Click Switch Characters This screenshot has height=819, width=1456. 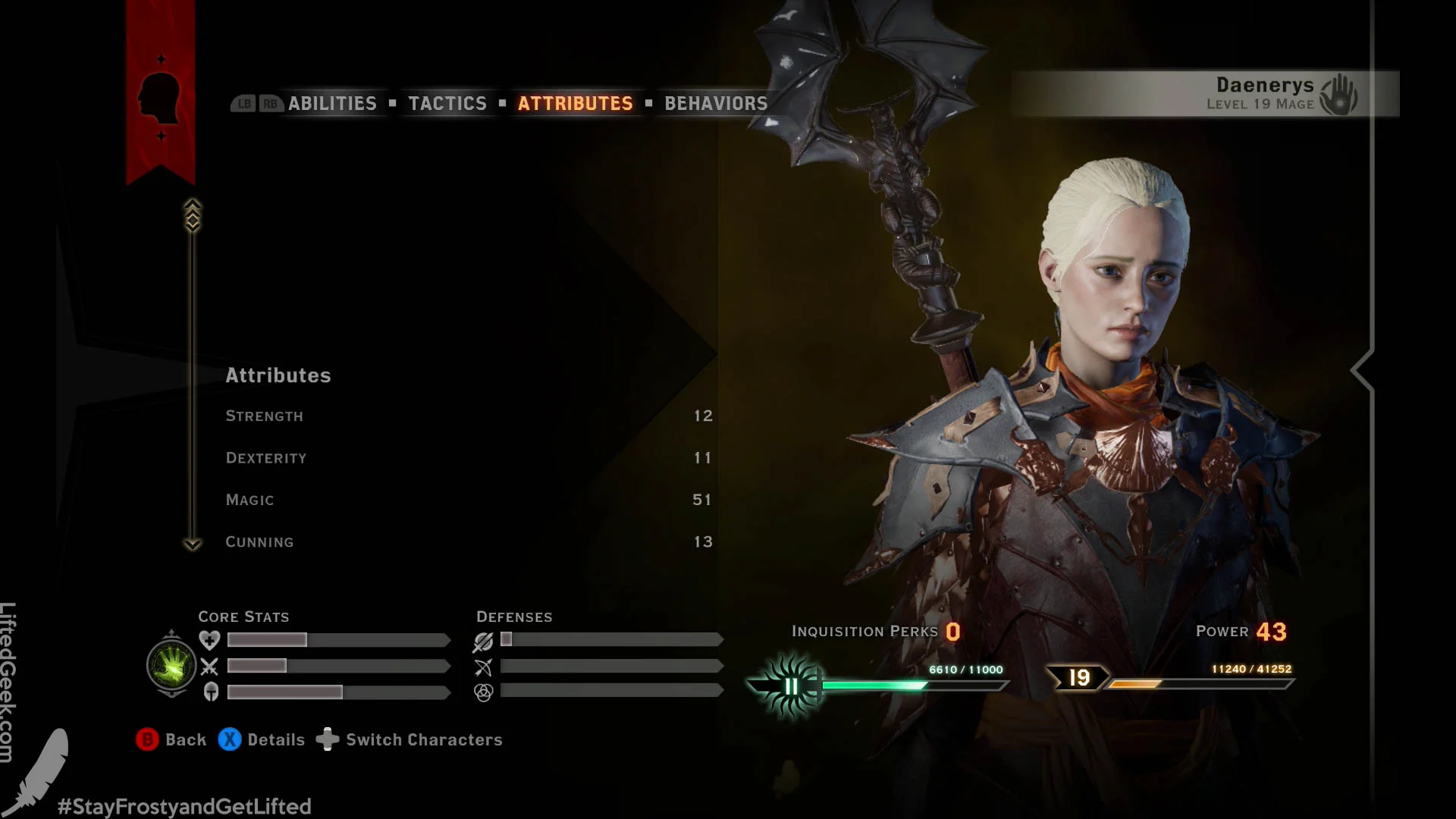(x=409, y=739)
